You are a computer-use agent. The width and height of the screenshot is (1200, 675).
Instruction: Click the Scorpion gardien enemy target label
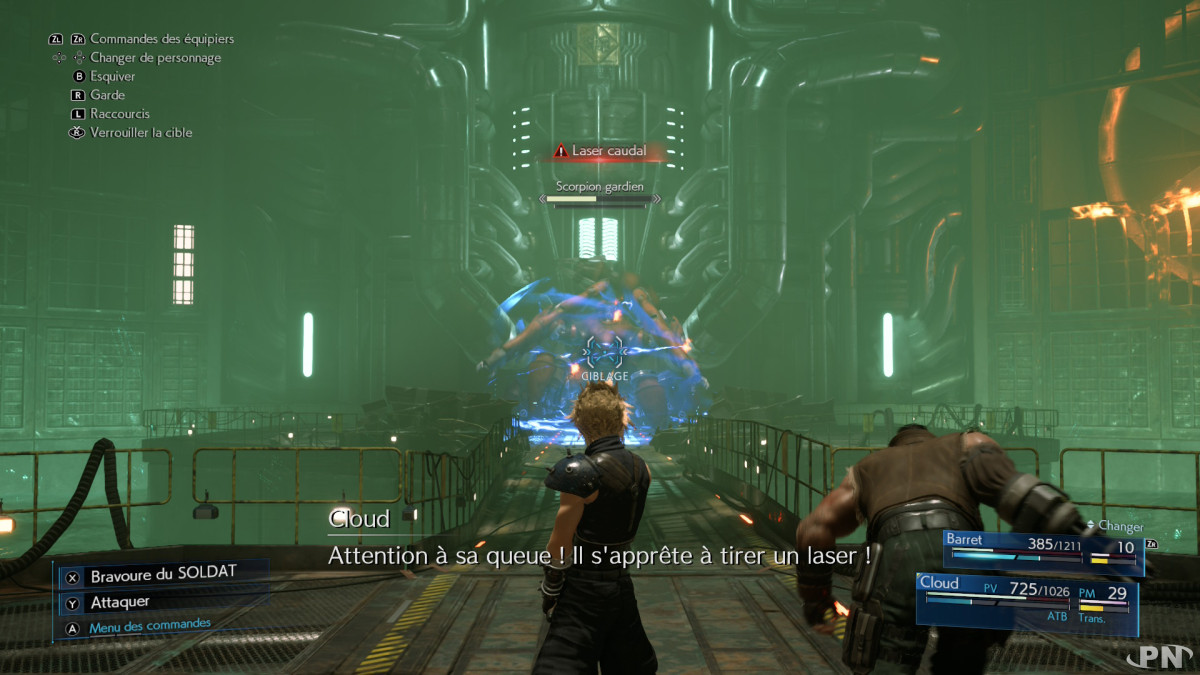pos(599,187)
